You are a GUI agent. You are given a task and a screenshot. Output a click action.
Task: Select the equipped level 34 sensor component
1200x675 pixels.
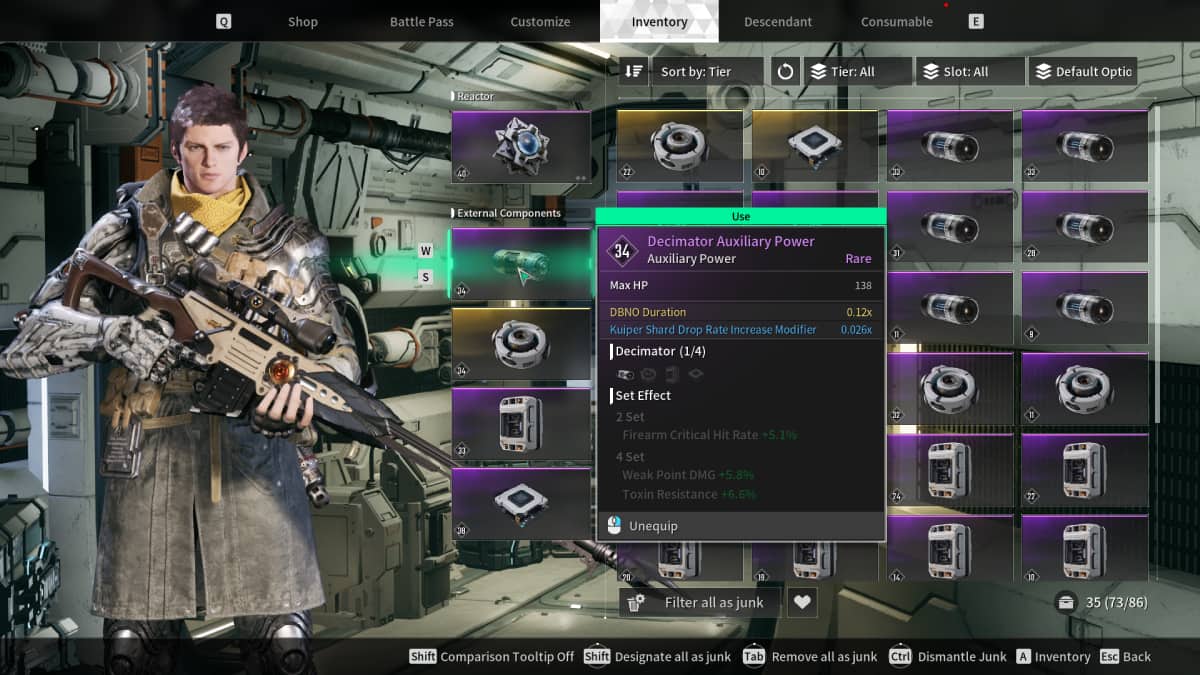(x=521, y=345)
